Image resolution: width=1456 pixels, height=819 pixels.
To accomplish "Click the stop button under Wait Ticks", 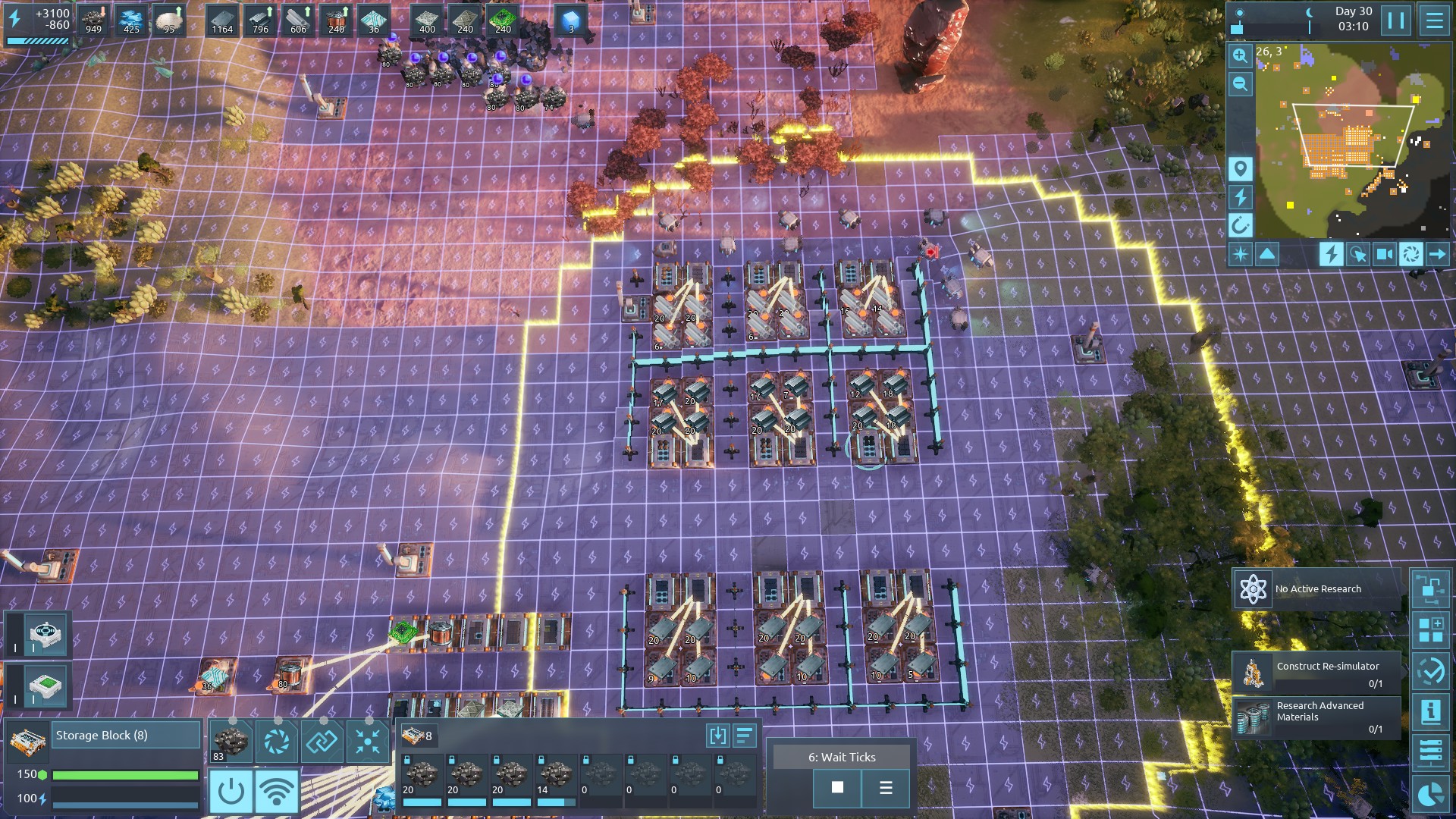I will (837, 788).
